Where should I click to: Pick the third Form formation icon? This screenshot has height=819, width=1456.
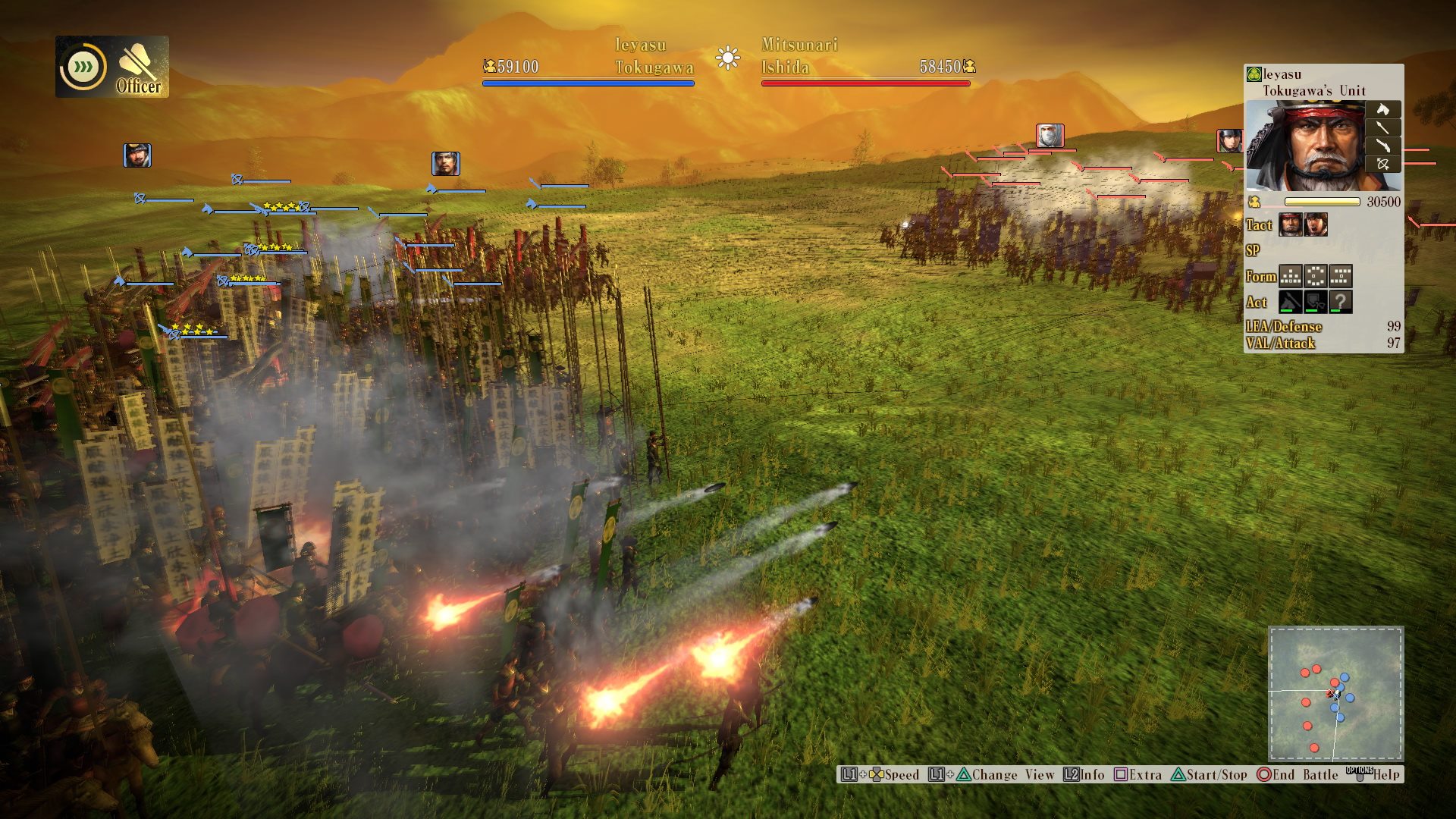pos(1341,276)
